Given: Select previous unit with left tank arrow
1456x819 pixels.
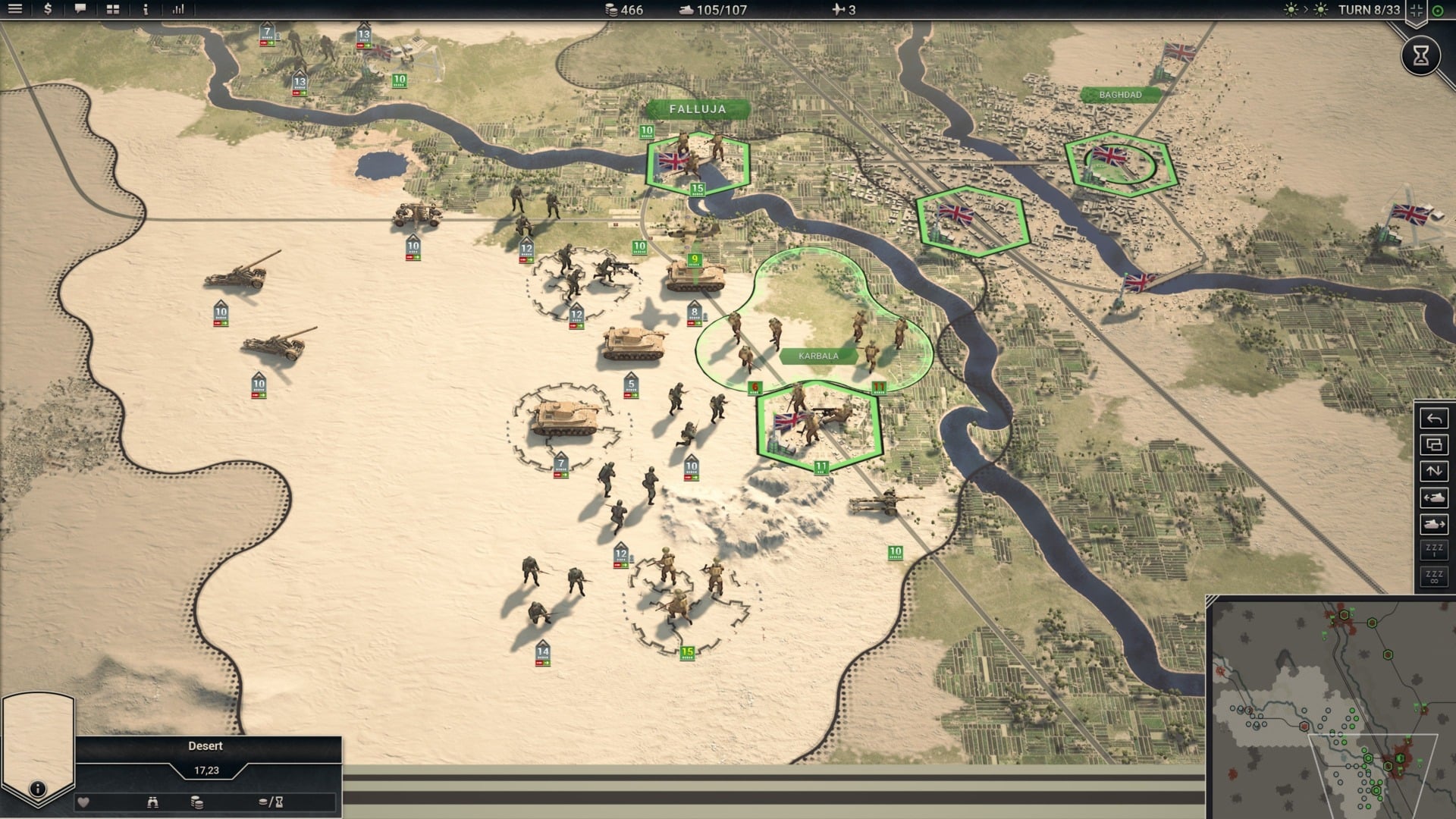Looking at the screenshot, I should 1434,497.
